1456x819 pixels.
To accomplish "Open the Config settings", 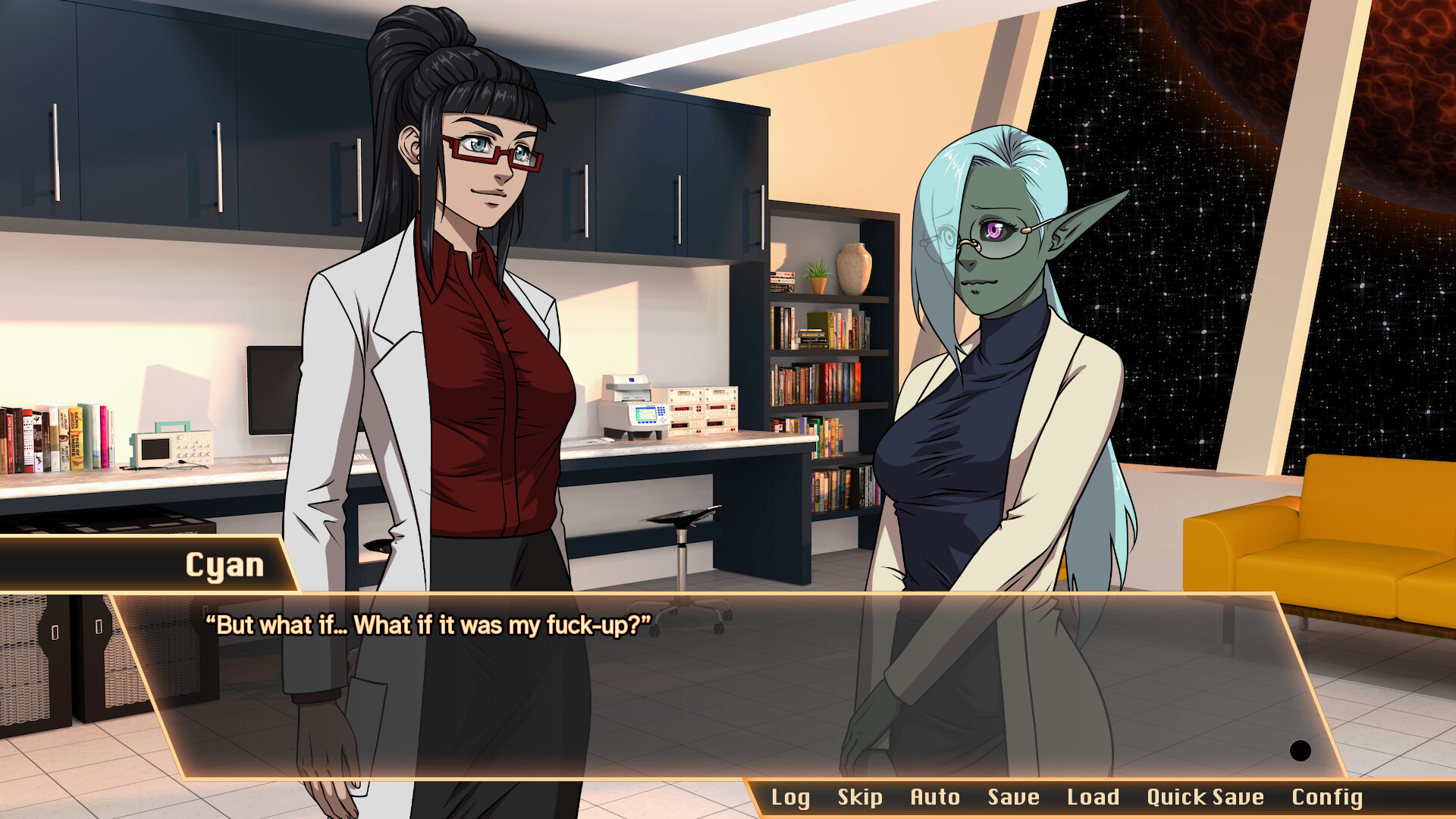I will tap(1327, 797).
